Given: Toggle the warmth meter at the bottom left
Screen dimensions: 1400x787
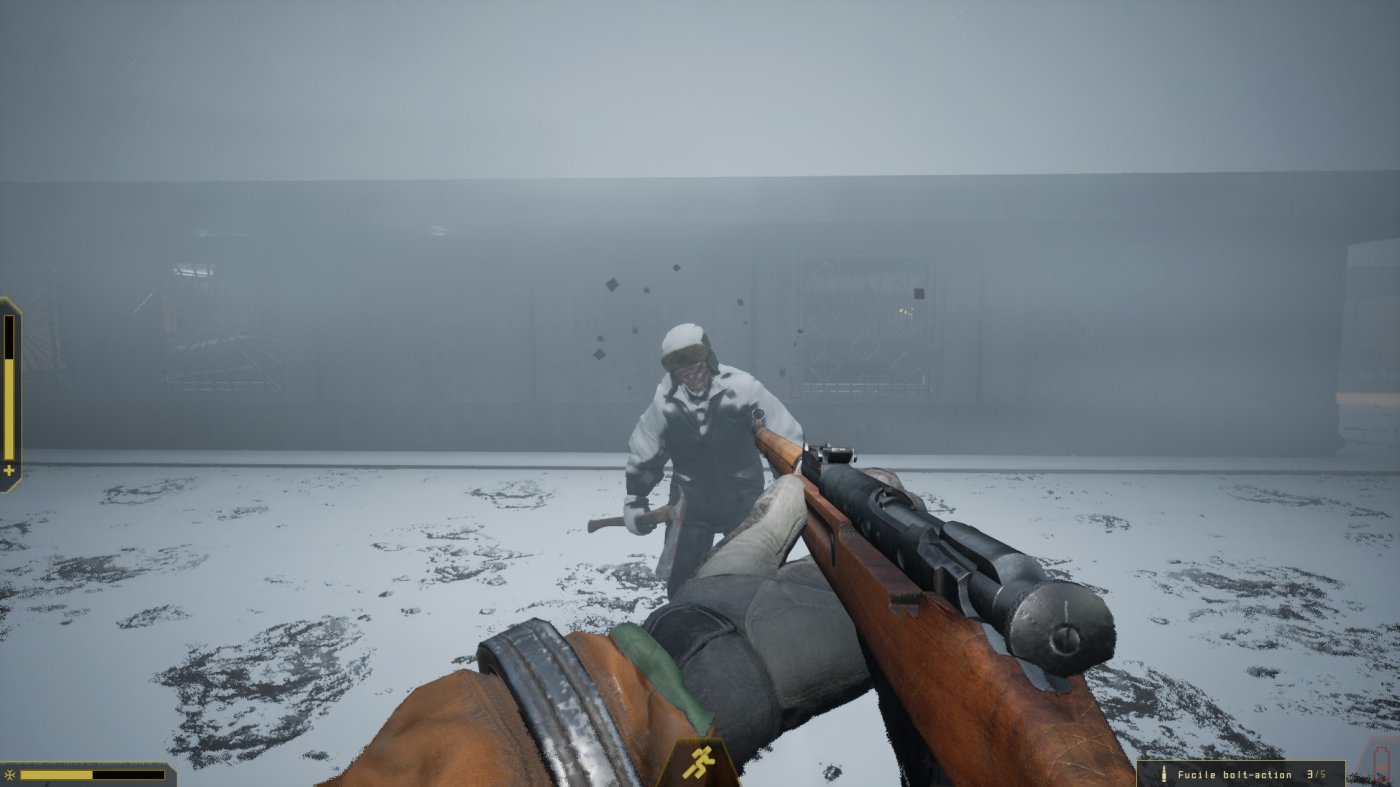Looking at the screenshot, I should point(90,774).
